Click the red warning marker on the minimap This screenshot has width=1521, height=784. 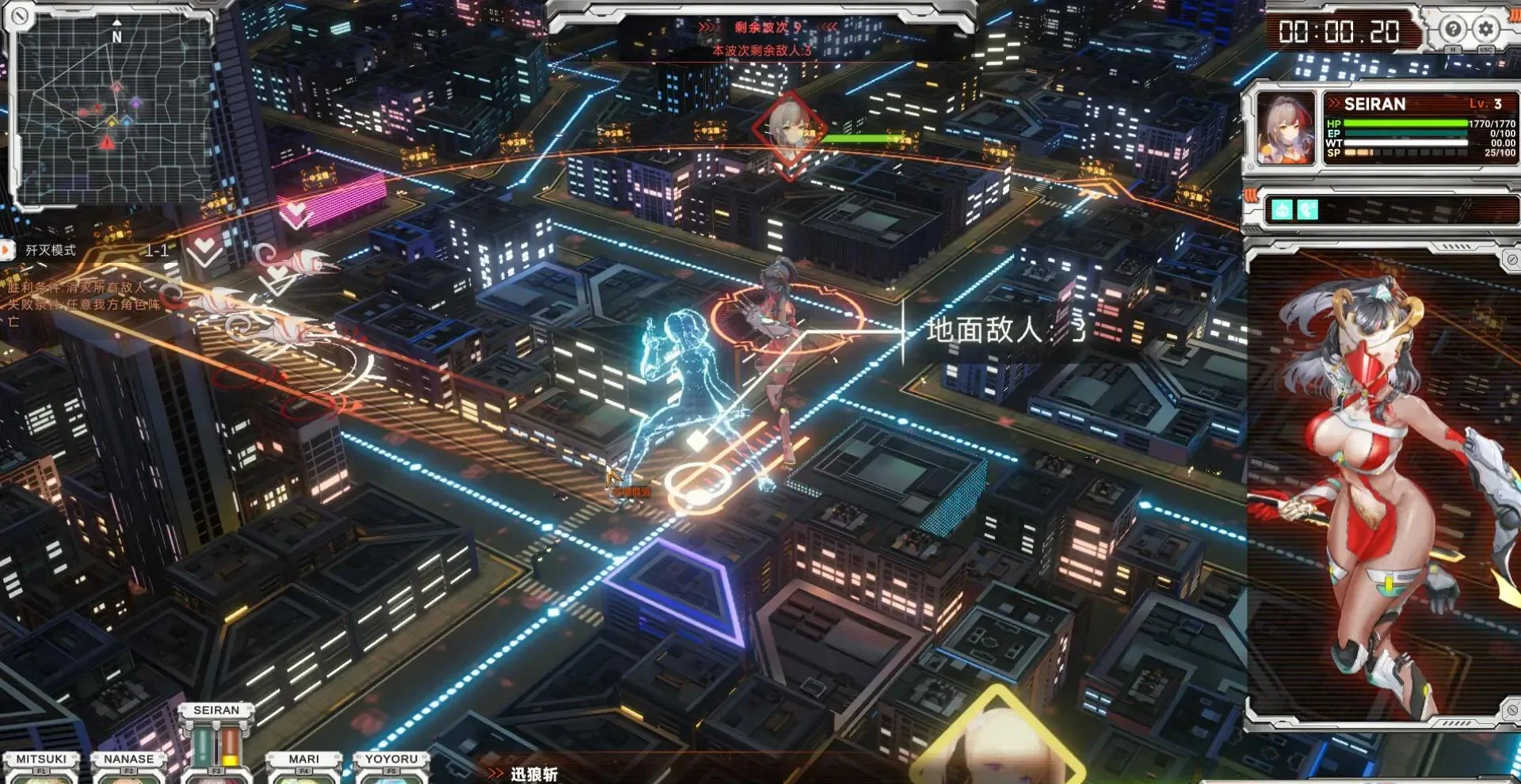click(105, 141)
